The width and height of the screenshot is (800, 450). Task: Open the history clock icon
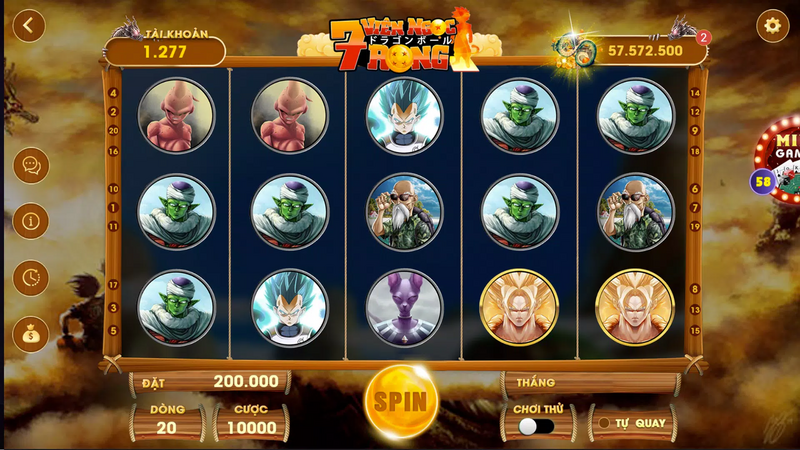[x=30, y=277]
